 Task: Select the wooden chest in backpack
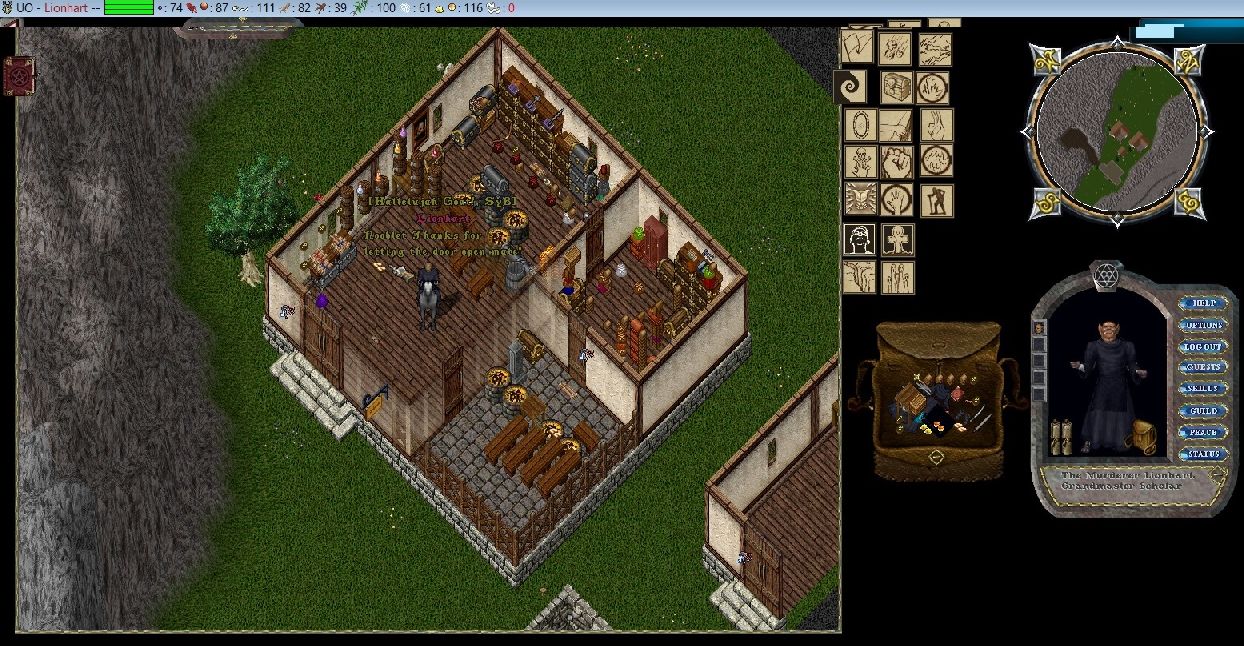tap(911, 400)
